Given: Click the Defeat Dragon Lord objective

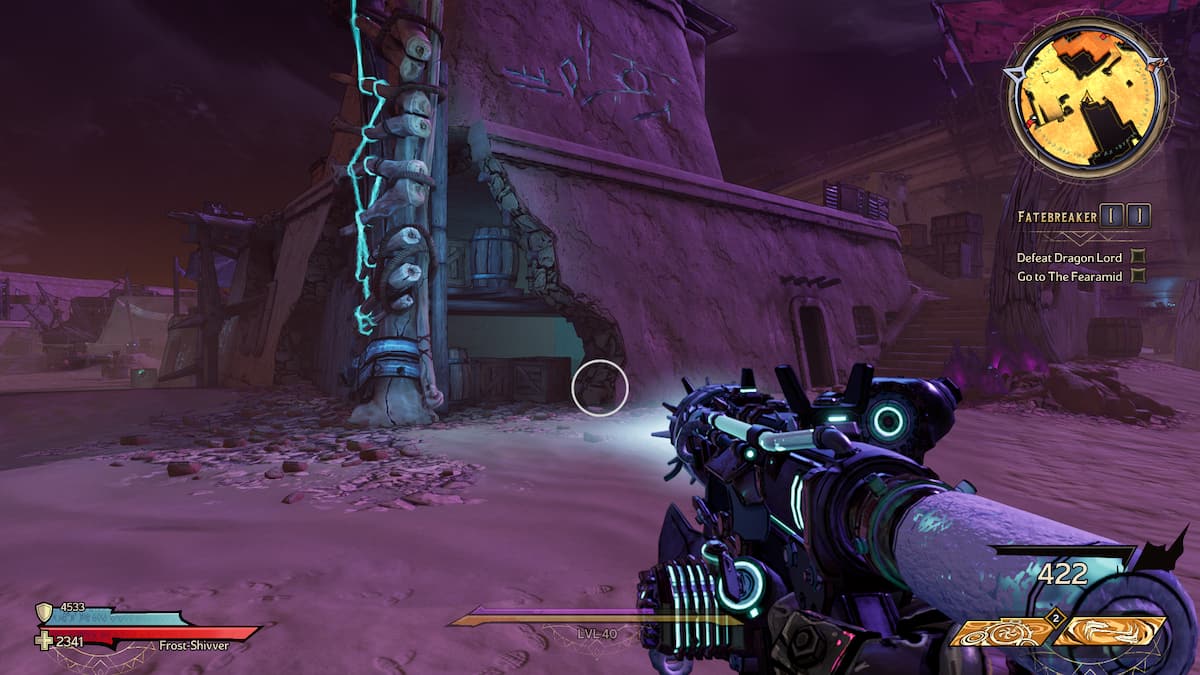Looking at the screenshot, I should click(x=1072, y=257).
